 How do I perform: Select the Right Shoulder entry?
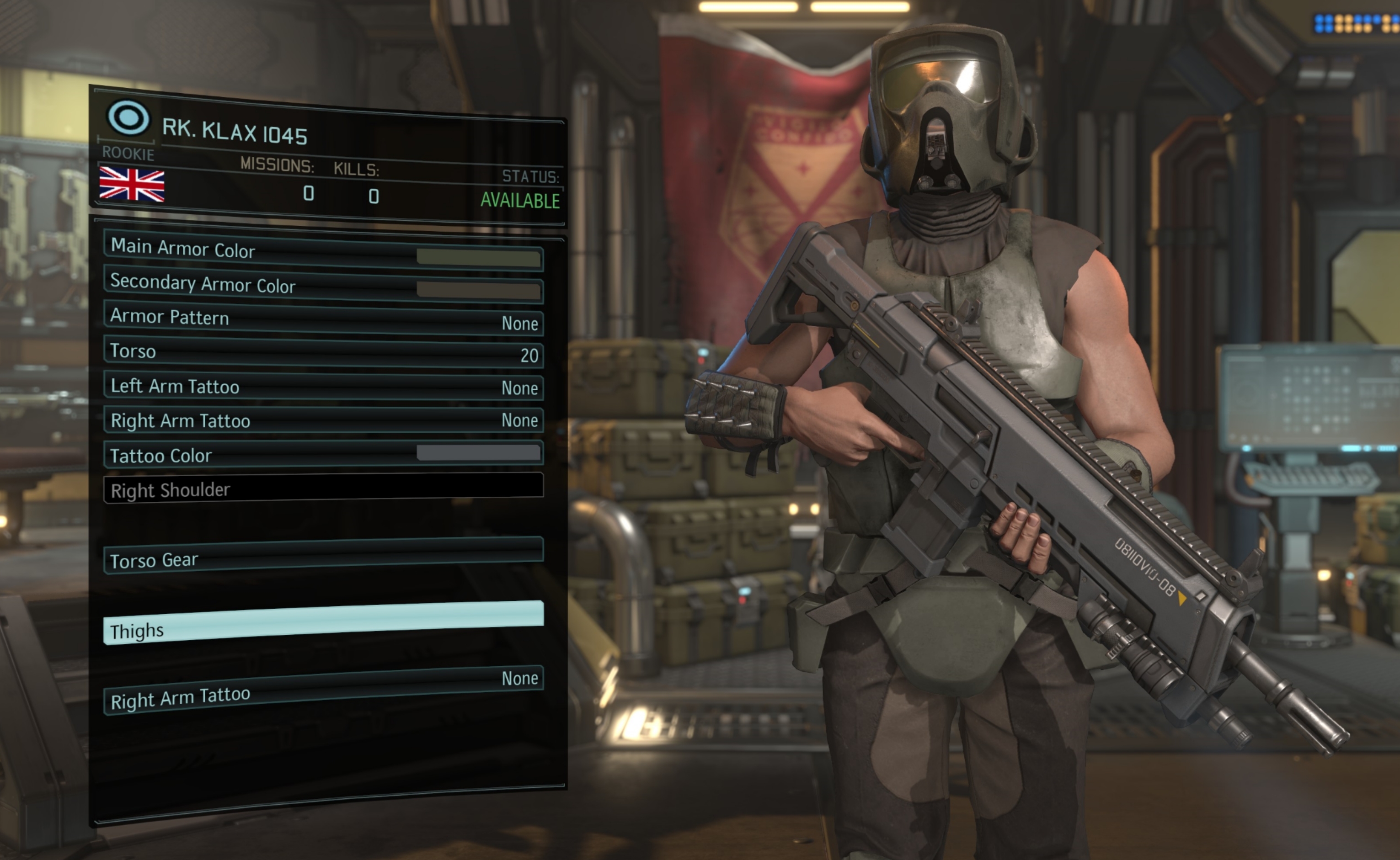(x=323, y=488)
